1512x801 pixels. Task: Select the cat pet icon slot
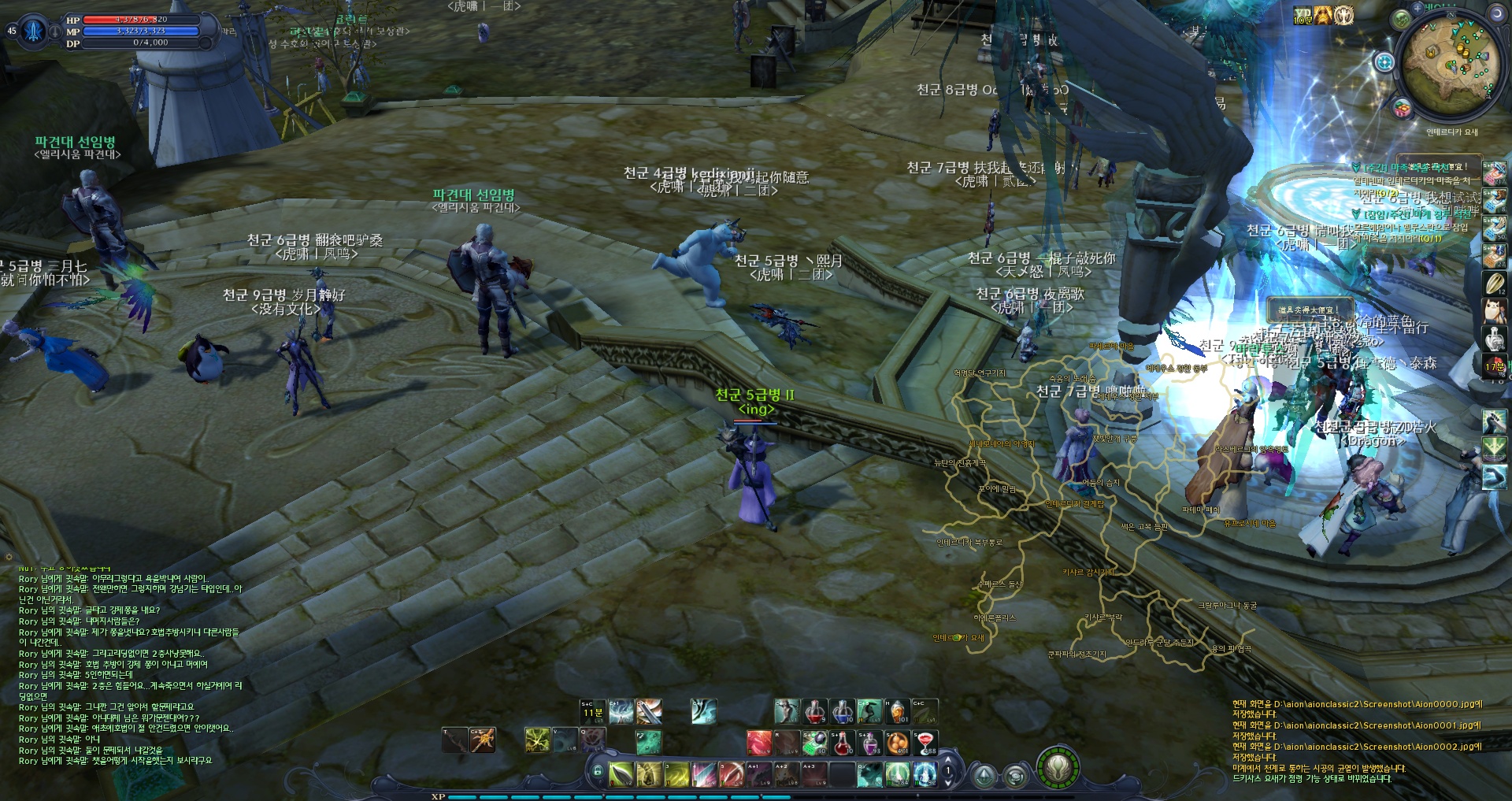tap(1494, 310)
